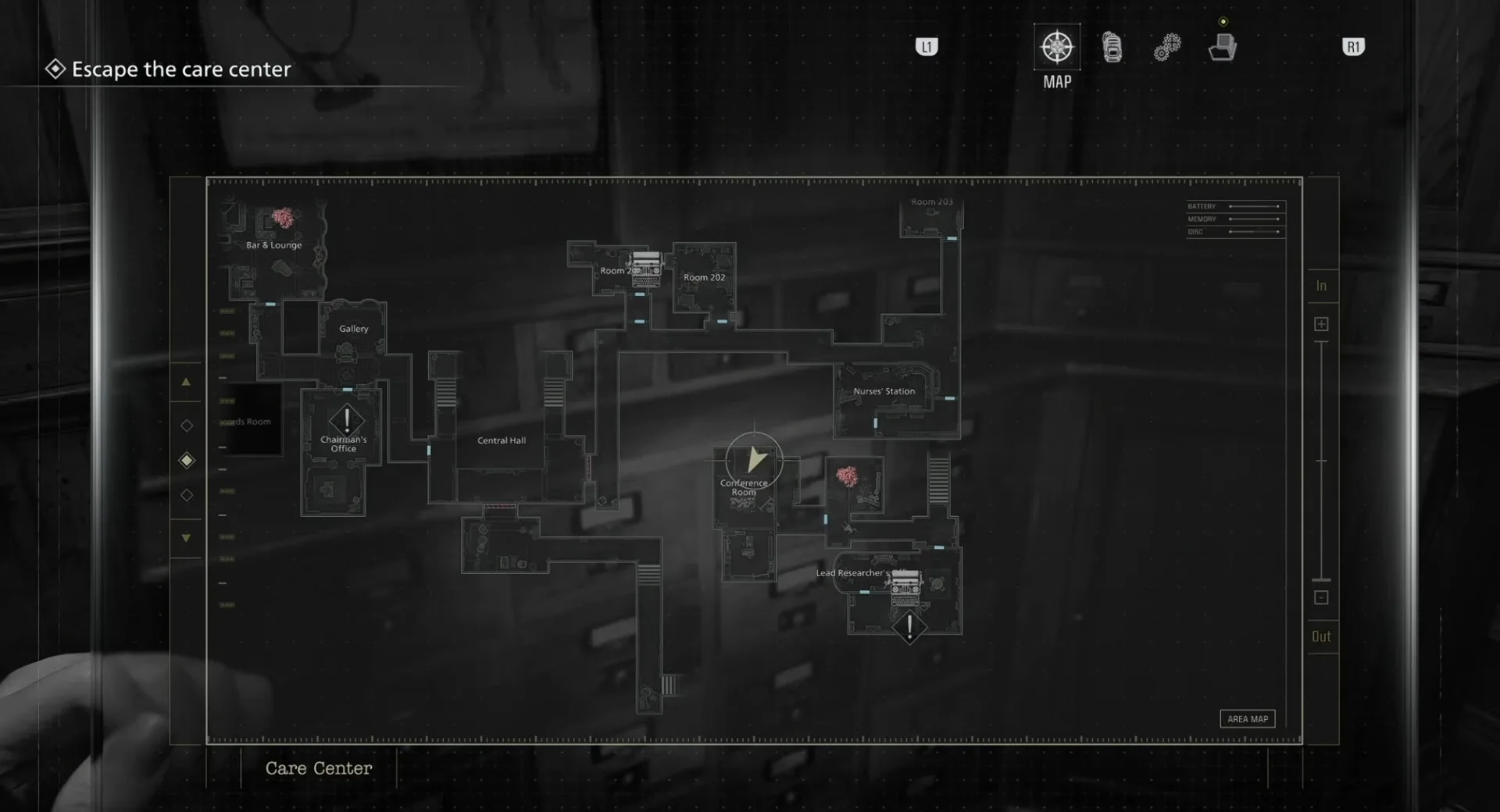Click the typewriter icon beside Room 202
The height and width of the screenshot is (812, 1500).
coord(646,268)
